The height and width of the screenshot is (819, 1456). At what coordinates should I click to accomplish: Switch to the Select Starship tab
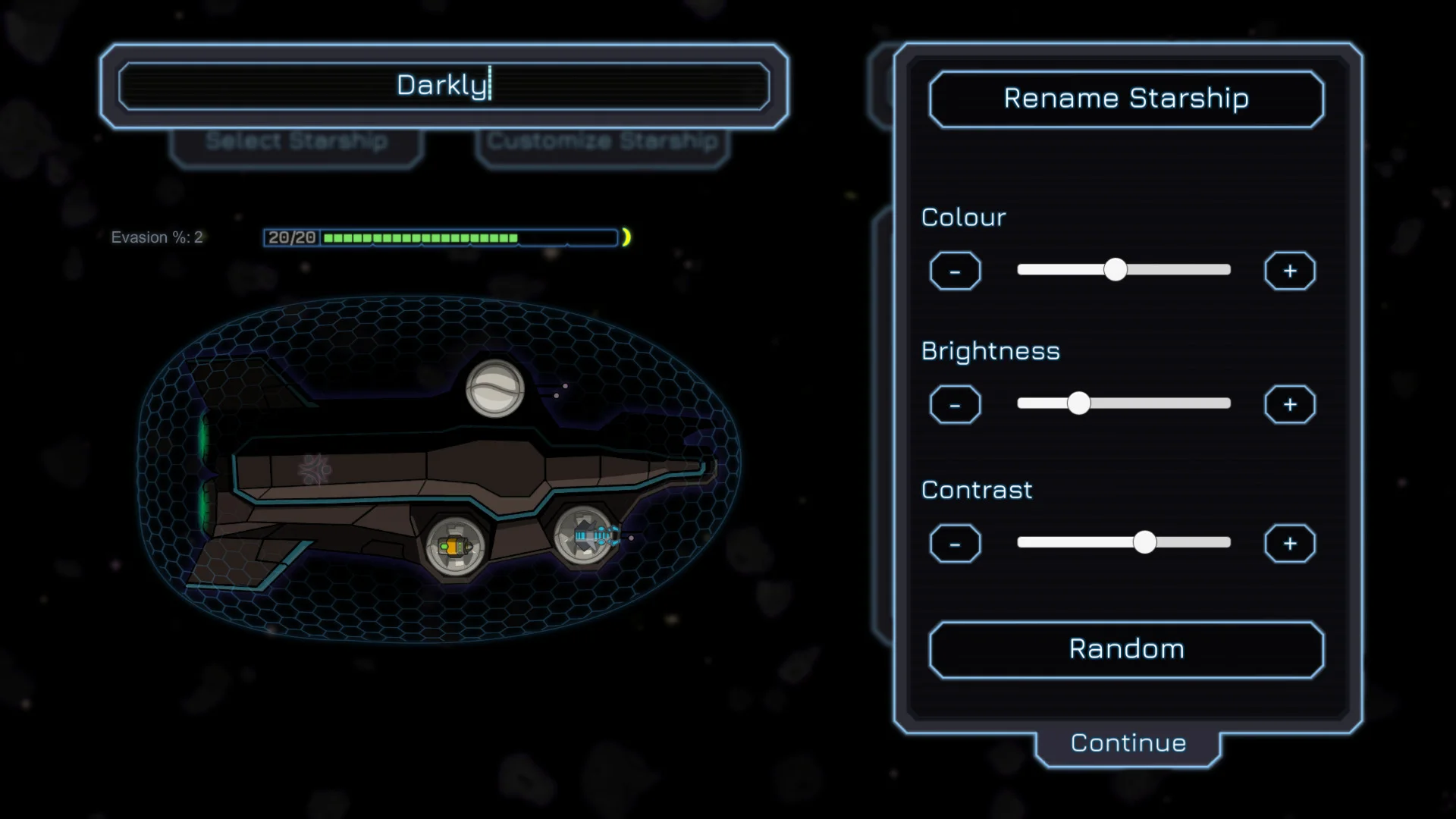click(x=297, y=143)
